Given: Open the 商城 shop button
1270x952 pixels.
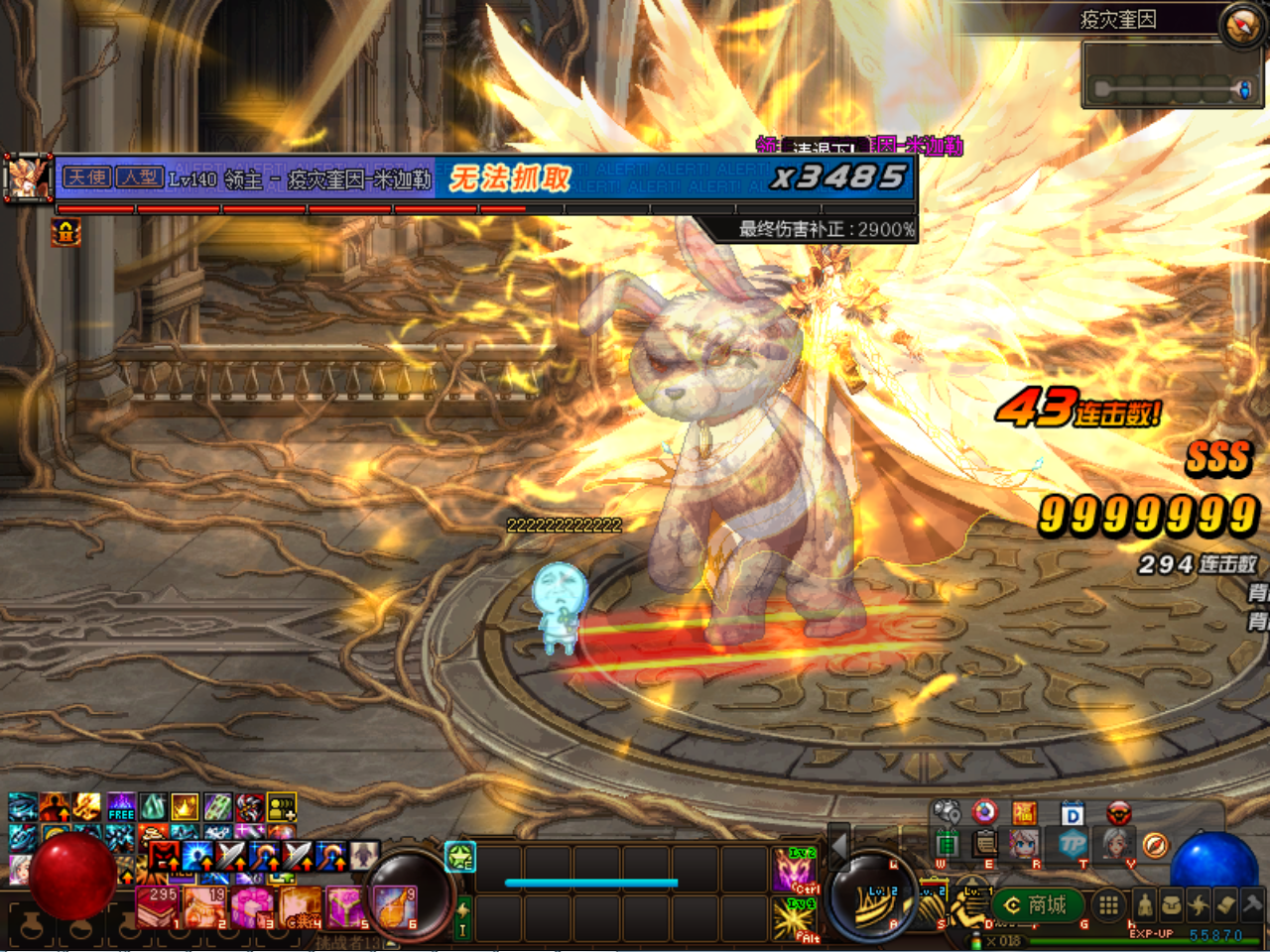Looking at the screenshot, I should click(x=1037, y=905).
